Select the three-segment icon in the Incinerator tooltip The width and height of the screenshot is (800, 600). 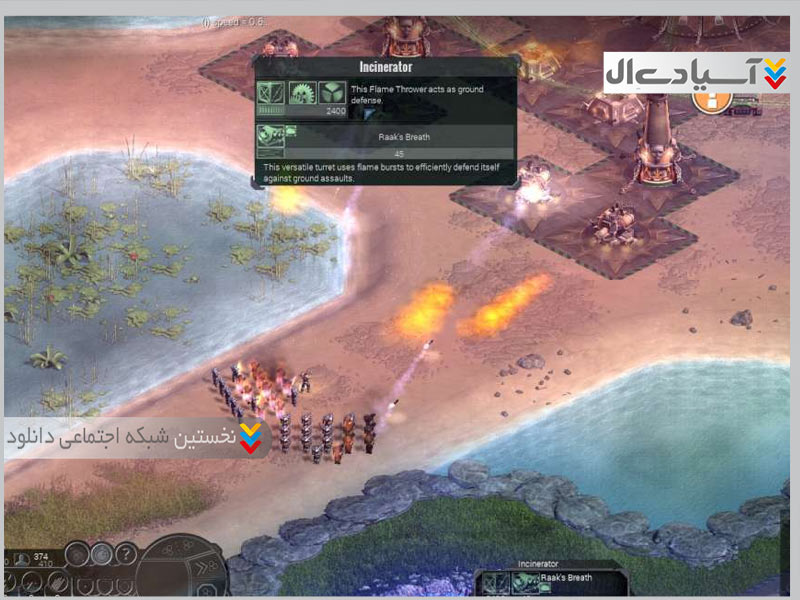tap(333, 94)
